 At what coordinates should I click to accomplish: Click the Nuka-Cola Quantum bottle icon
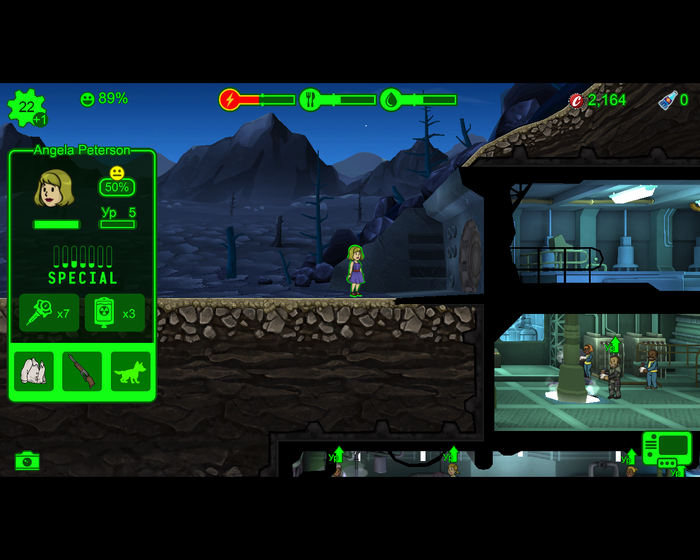click(x=667, y=99)
